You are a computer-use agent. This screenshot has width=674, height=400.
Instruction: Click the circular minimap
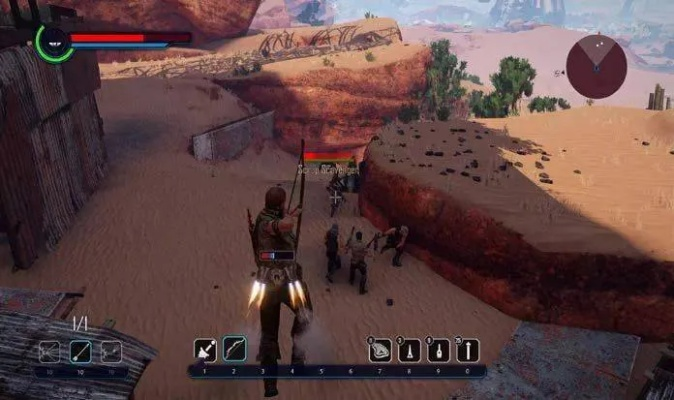tap(596, 66)
